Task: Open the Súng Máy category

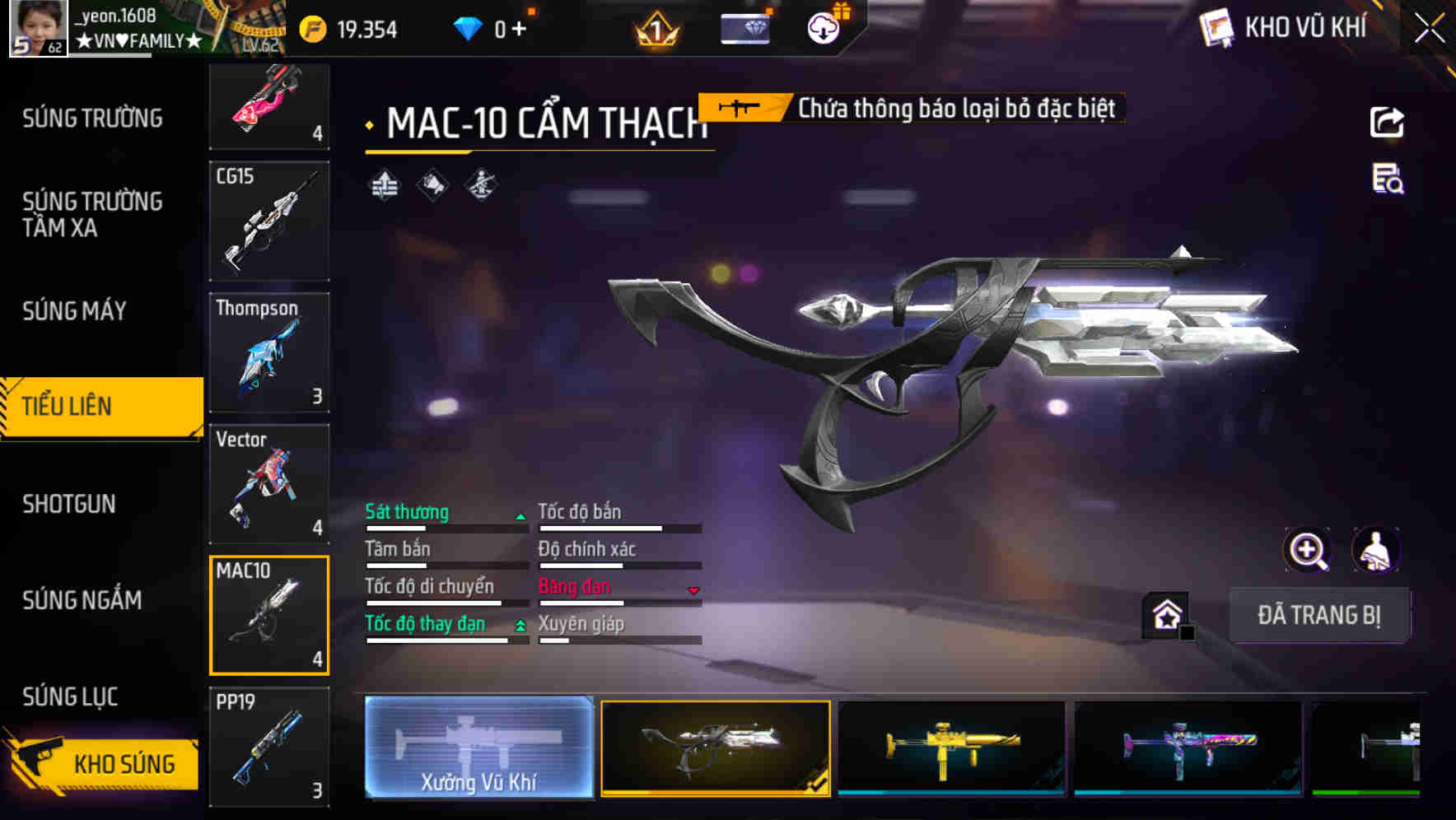Action: click(75, 311)
